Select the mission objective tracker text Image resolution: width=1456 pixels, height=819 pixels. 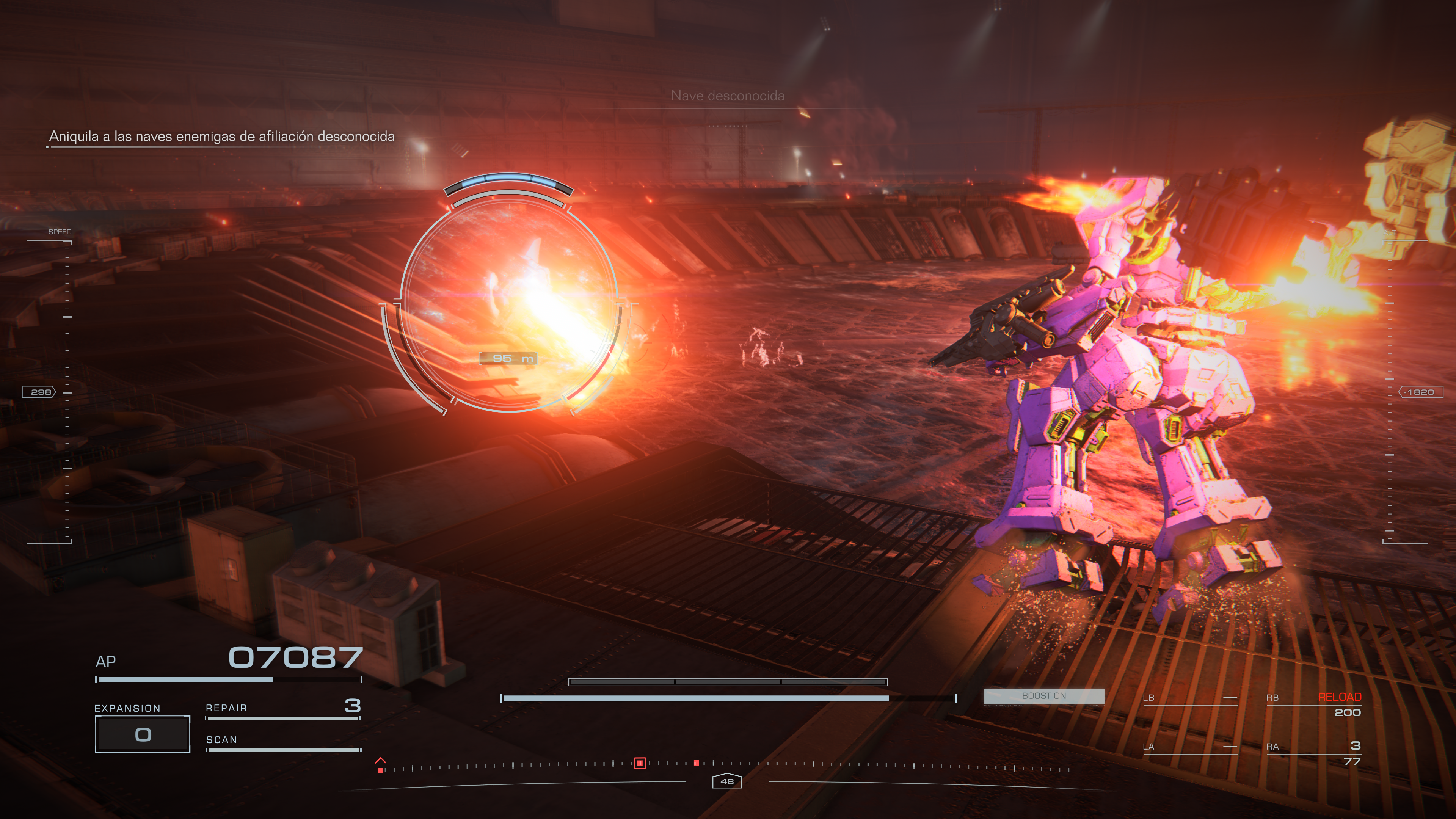[221, 136]
